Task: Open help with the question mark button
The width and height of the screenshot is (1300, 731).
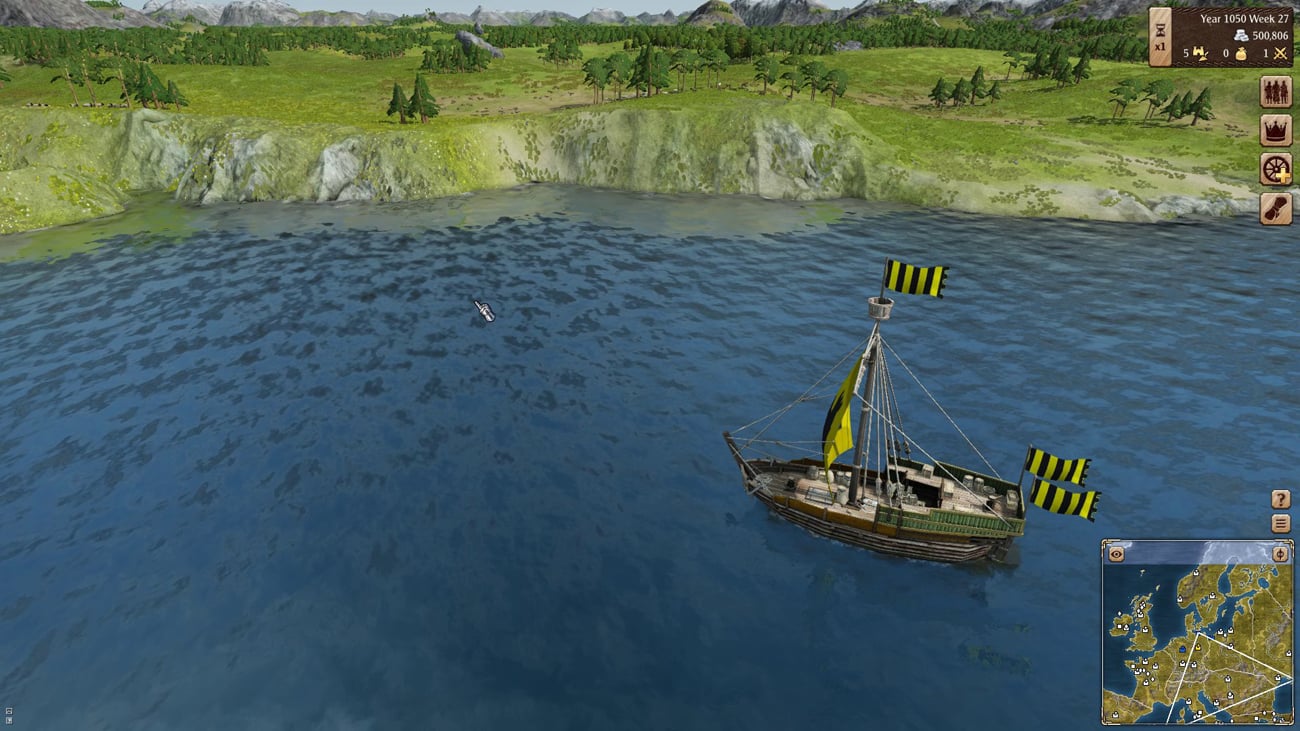Action: [x=1280, y=500]
